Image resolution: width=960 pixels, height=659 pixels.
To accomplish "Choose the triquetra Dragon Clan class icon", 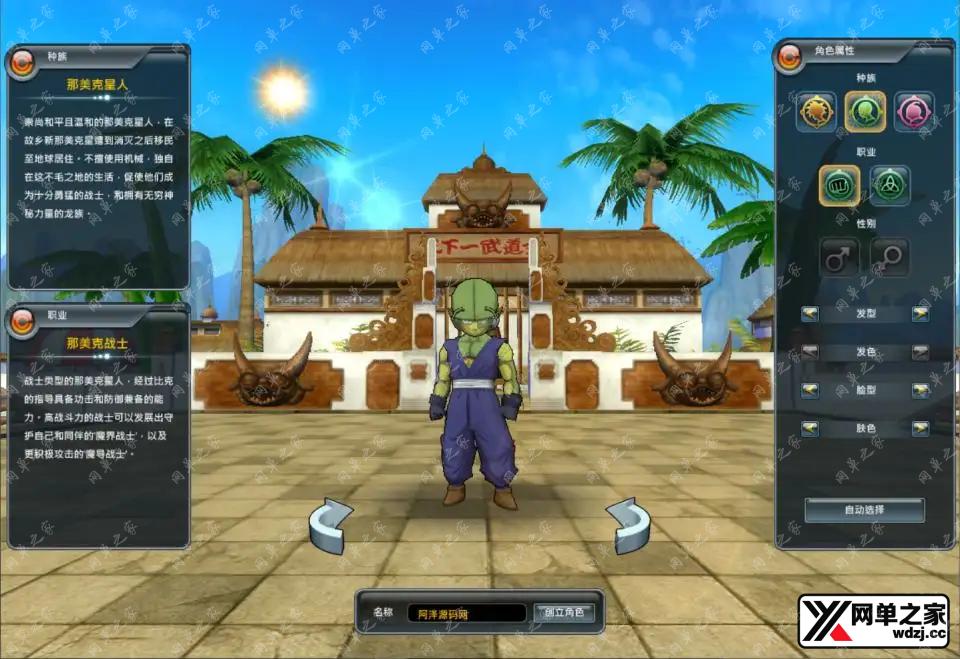I will [889, 184].
